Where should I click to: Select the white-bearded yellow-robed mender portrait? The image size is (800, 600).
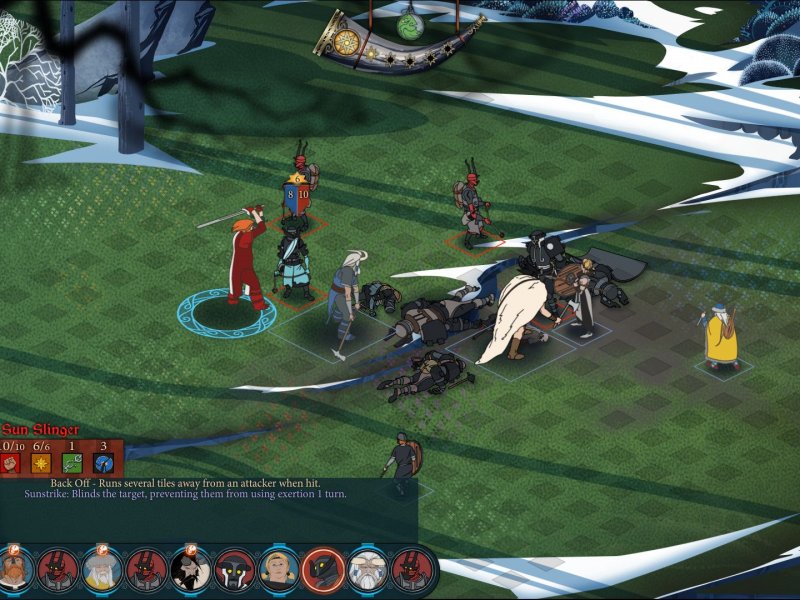[101, 569]
